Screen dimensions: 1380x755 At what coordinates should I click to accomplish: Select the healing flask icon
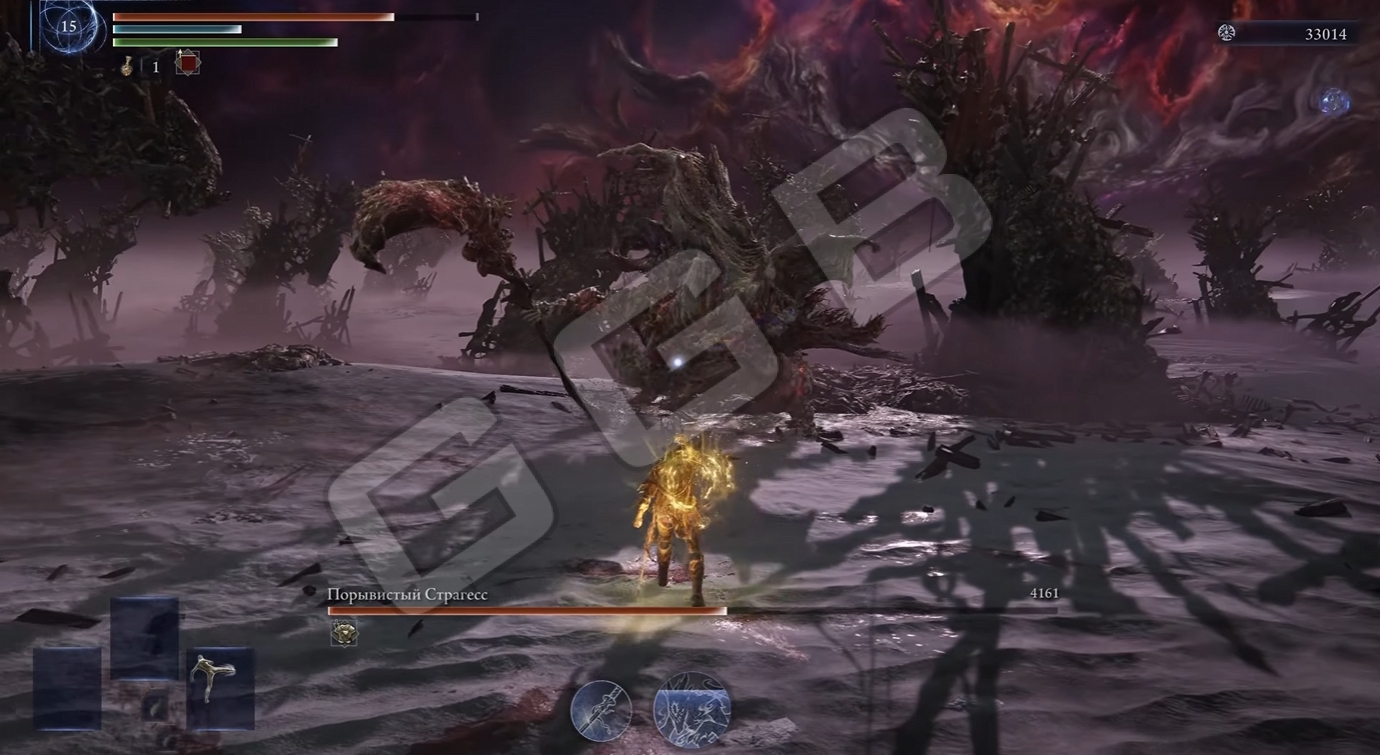128,66
